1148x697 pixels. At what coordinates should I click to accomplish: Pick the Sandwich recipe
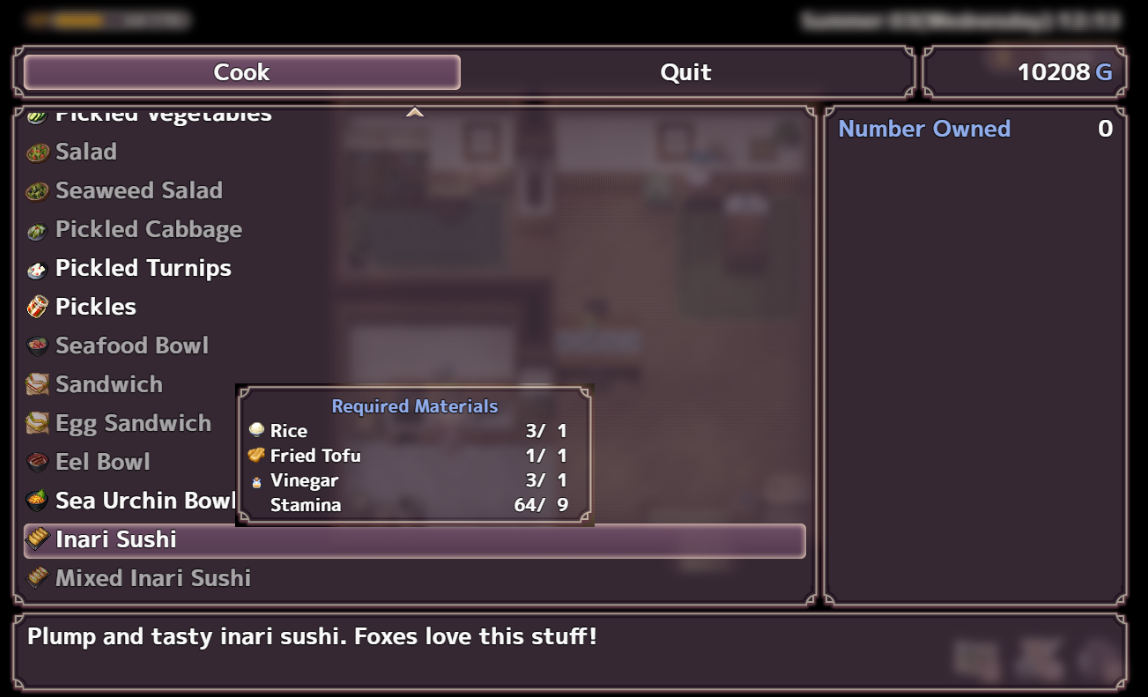(108, 385)
